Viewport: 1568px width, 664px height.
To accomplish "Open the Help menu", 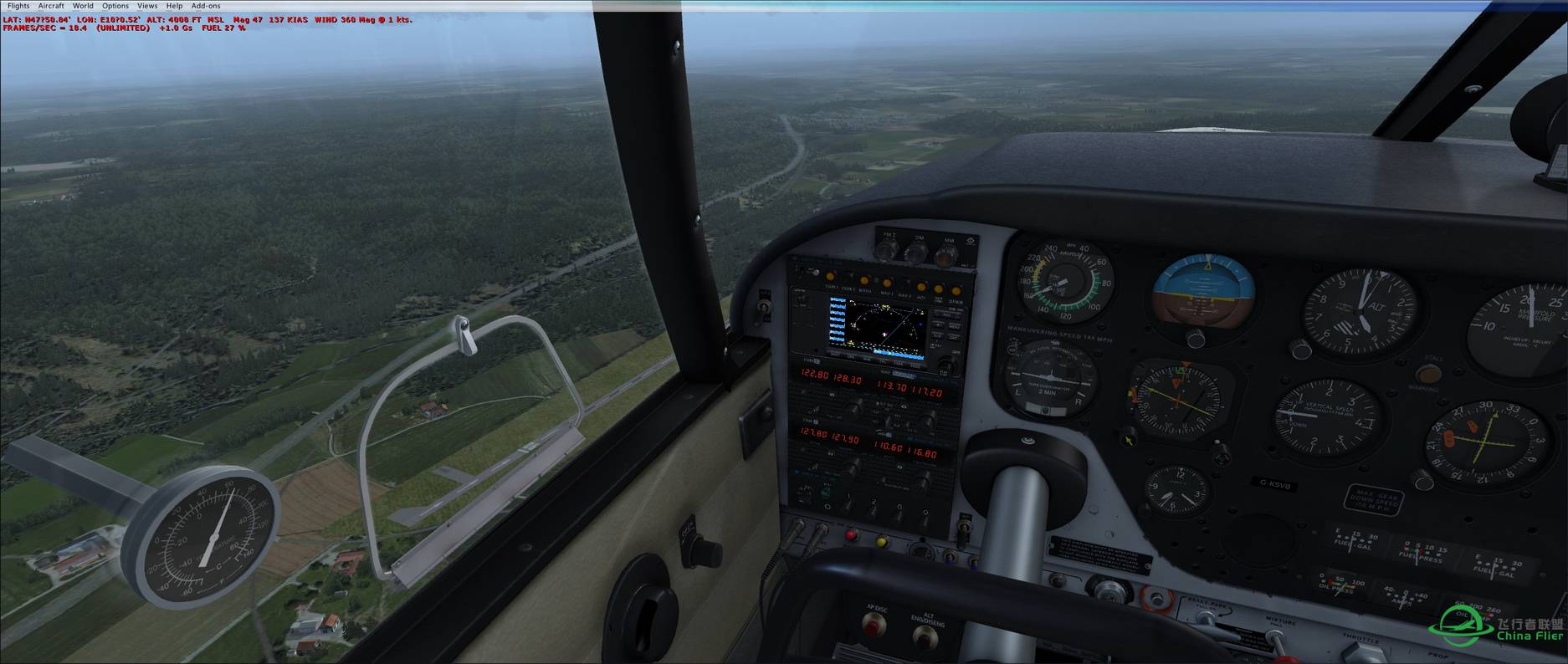I will tap(174, 6).
